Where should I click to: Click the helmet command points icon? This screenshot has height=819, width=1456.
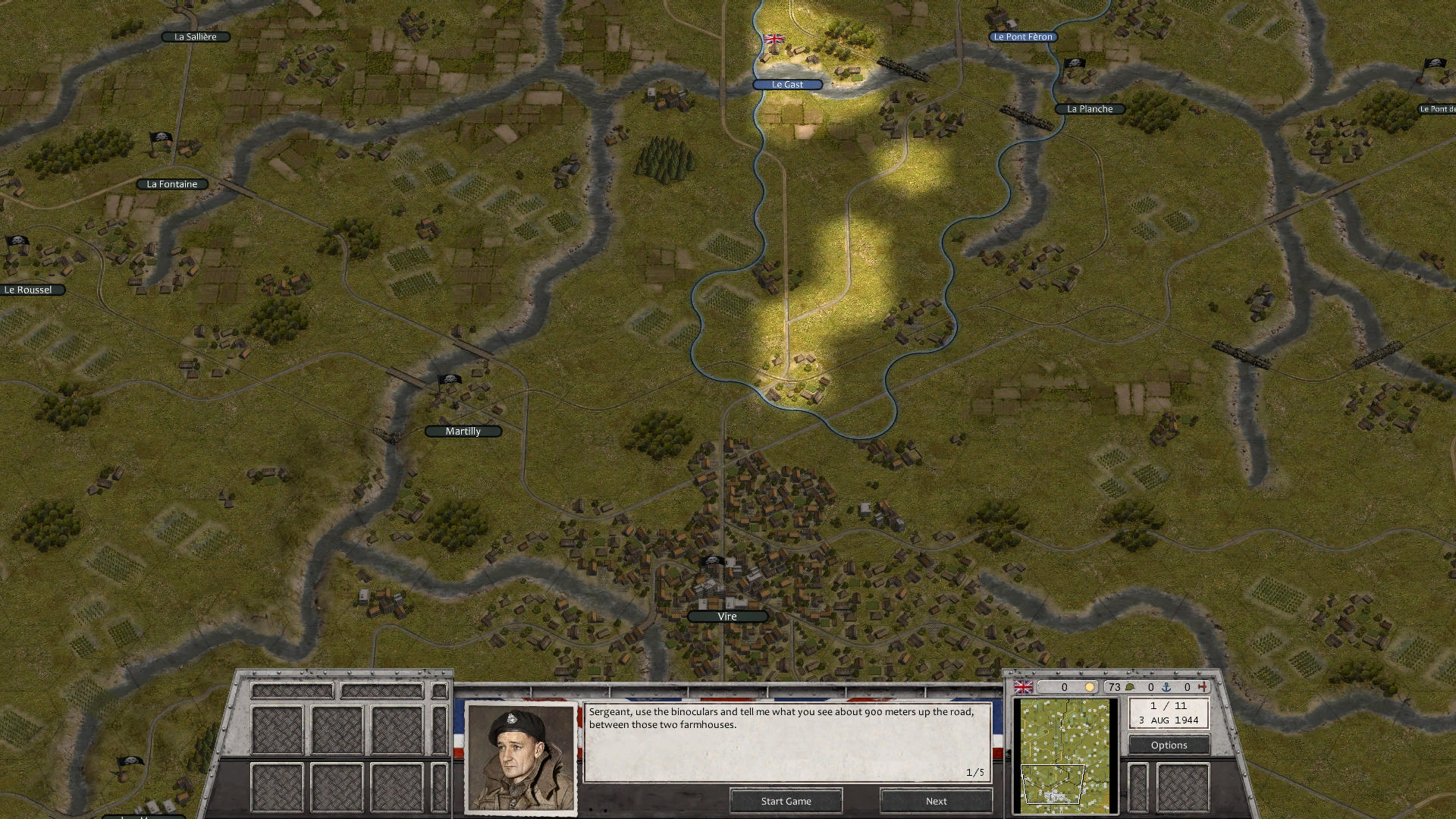click(x=1129, y=686)
